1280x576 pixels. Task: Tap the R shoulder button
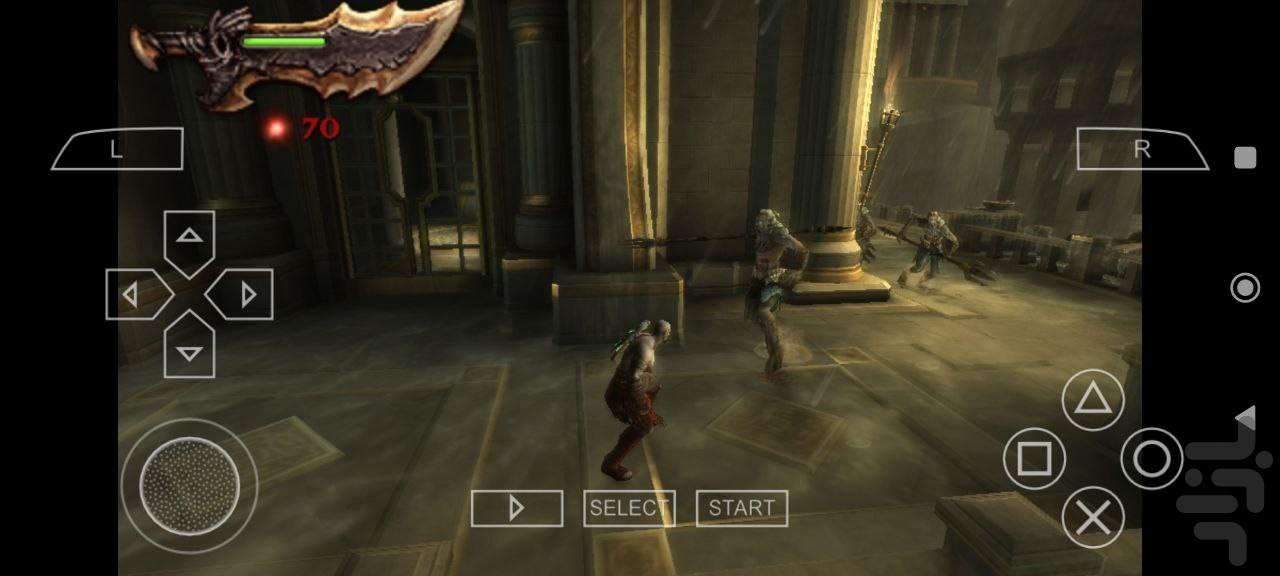(1142, 149)
